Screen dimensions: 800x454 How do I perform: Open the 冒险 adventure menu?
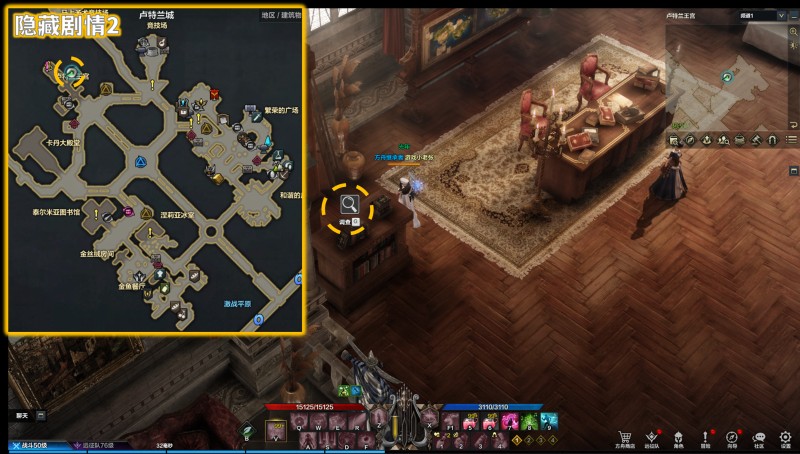click(x=706, y=437)
